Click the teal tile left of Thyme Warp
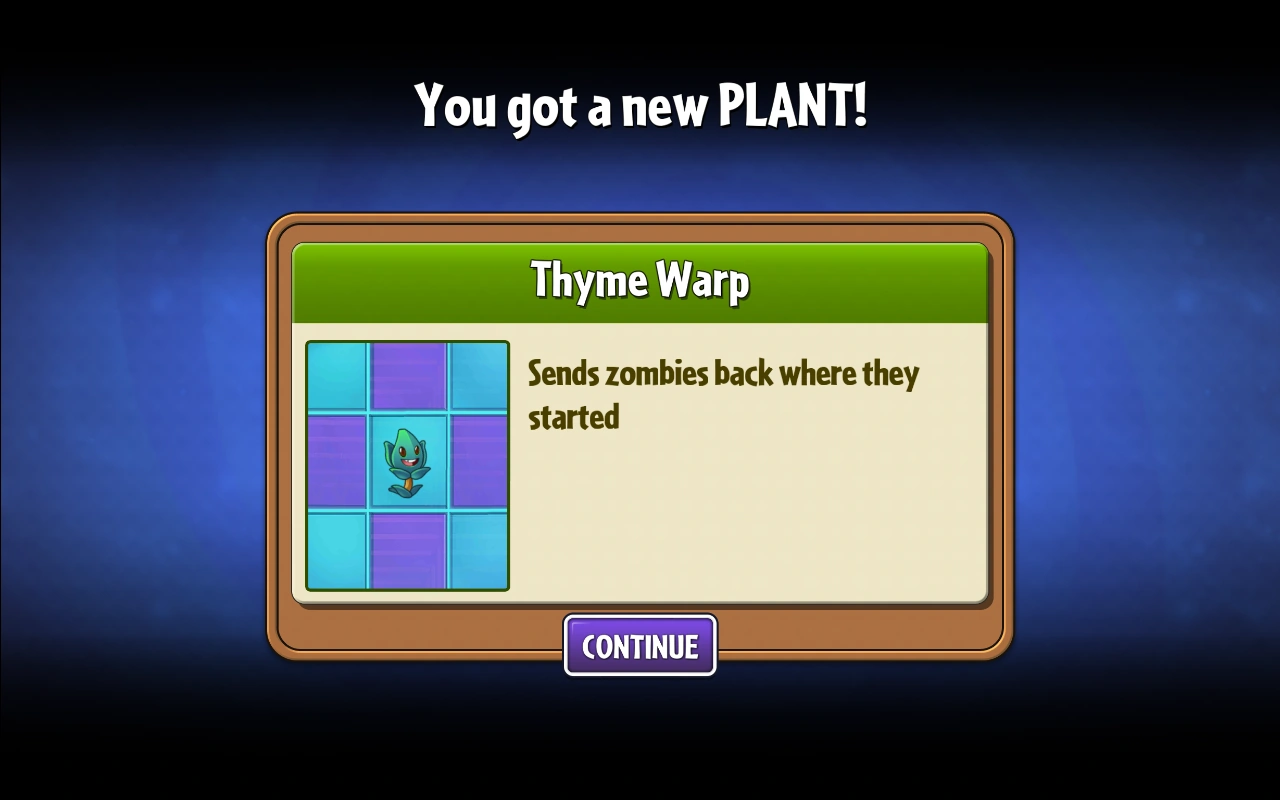The height and width of the screenshot is (800, 1280). pos(335,465)
